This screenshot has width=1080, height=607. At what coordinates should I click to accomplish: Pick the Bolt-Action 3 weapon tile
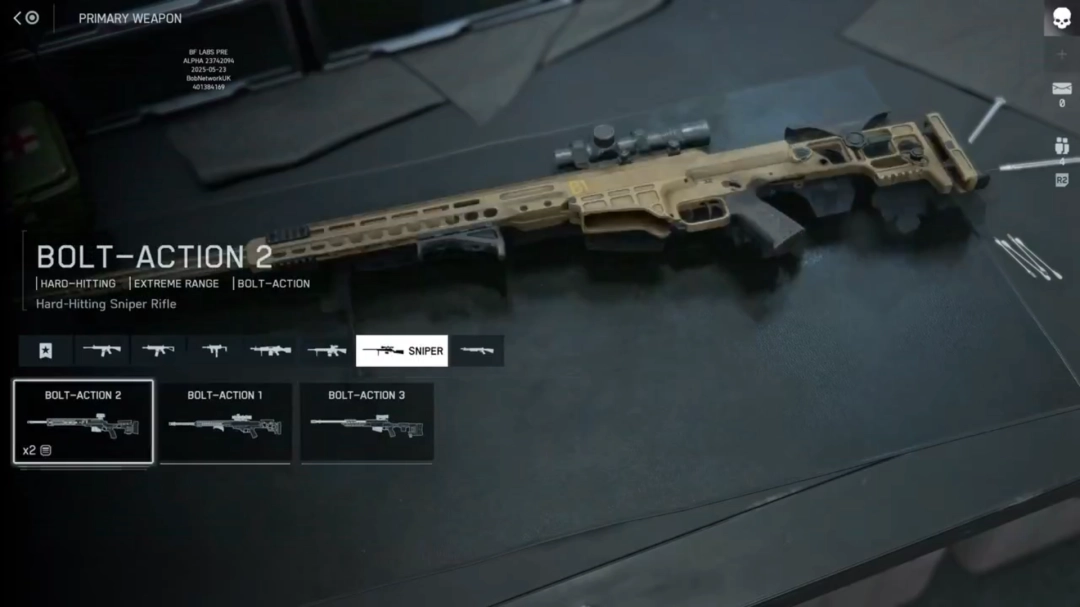pyautogui.click(x=367, y=421)
